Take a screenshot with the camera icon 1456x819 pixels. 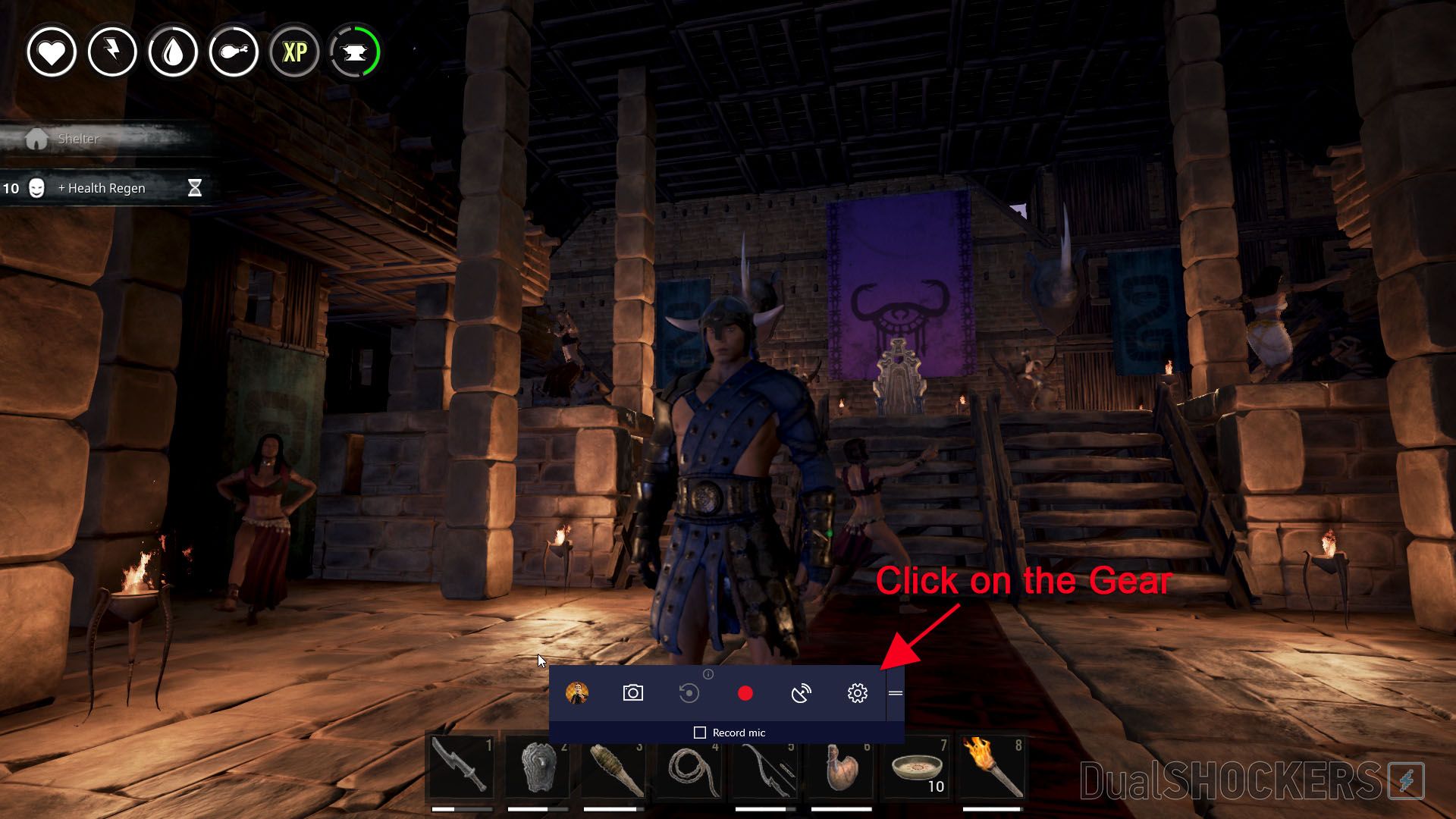pyautogui.click(x=634, y=692)
